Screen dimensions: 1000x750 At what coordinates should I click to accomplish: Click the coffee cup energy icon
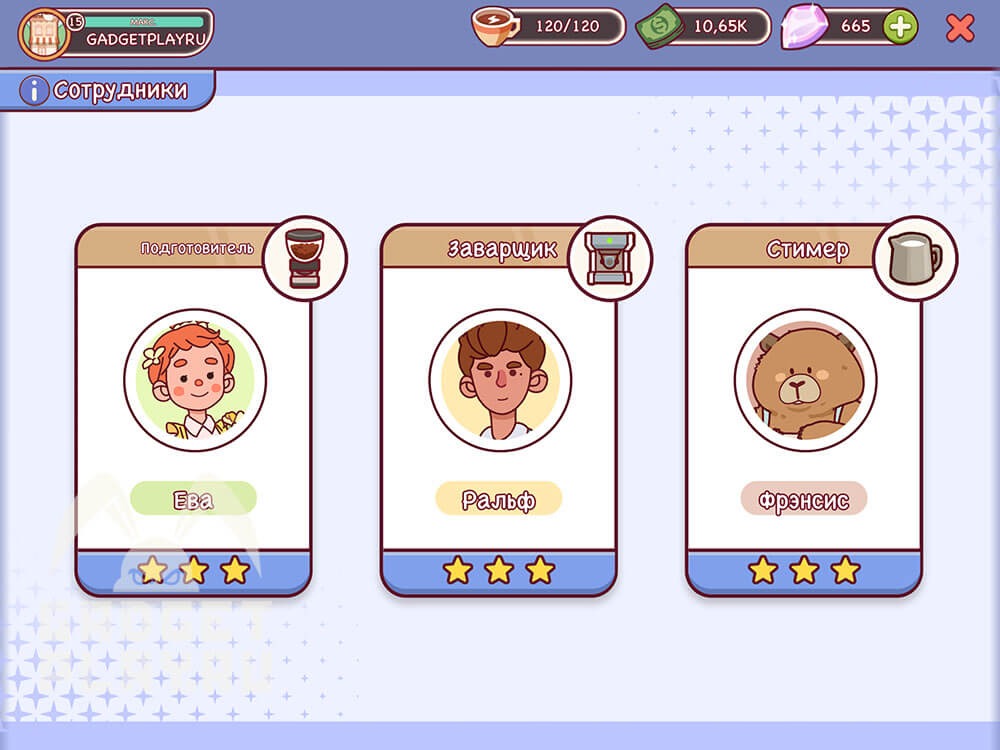tap(495, 27)
